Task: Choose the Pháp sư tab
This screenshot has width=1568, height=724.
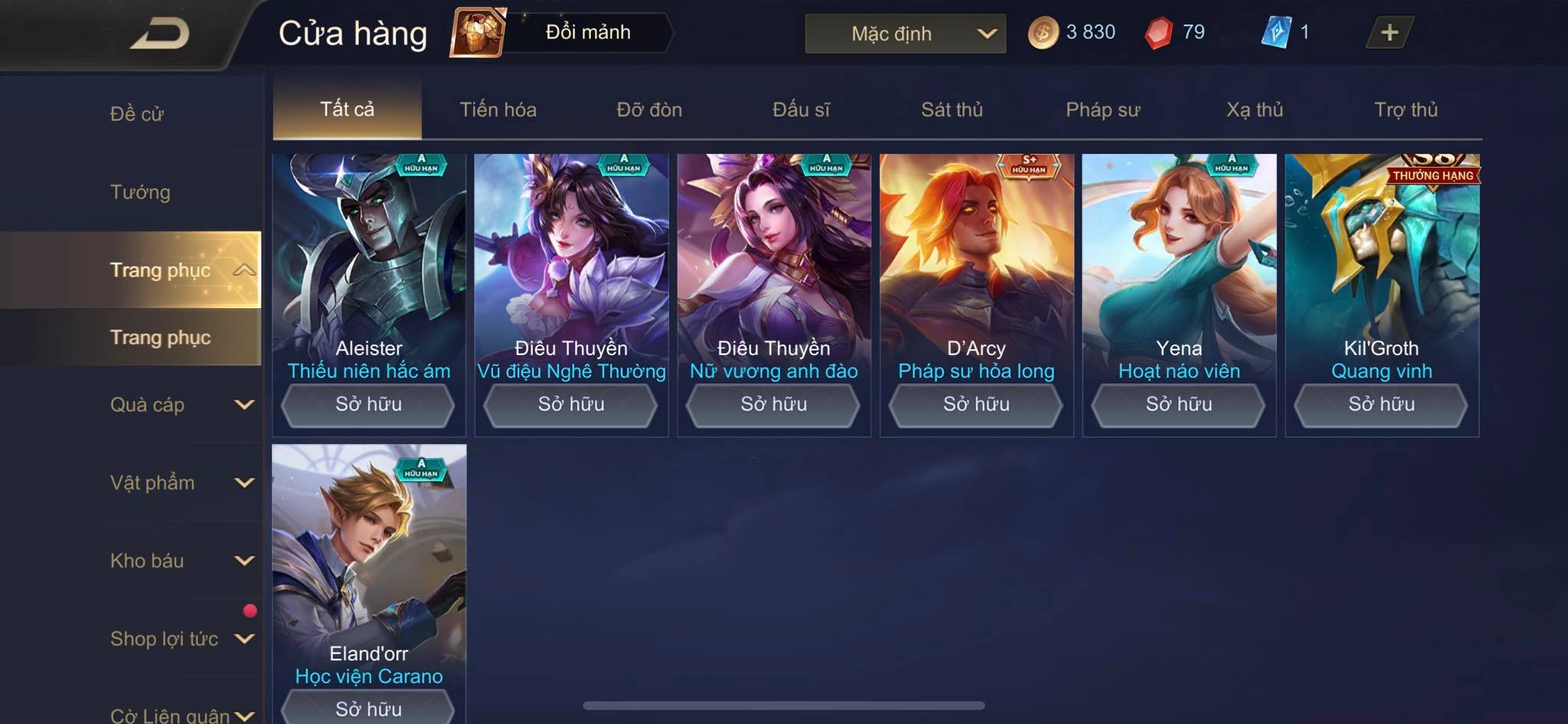Action: (x=1102, y=109)
